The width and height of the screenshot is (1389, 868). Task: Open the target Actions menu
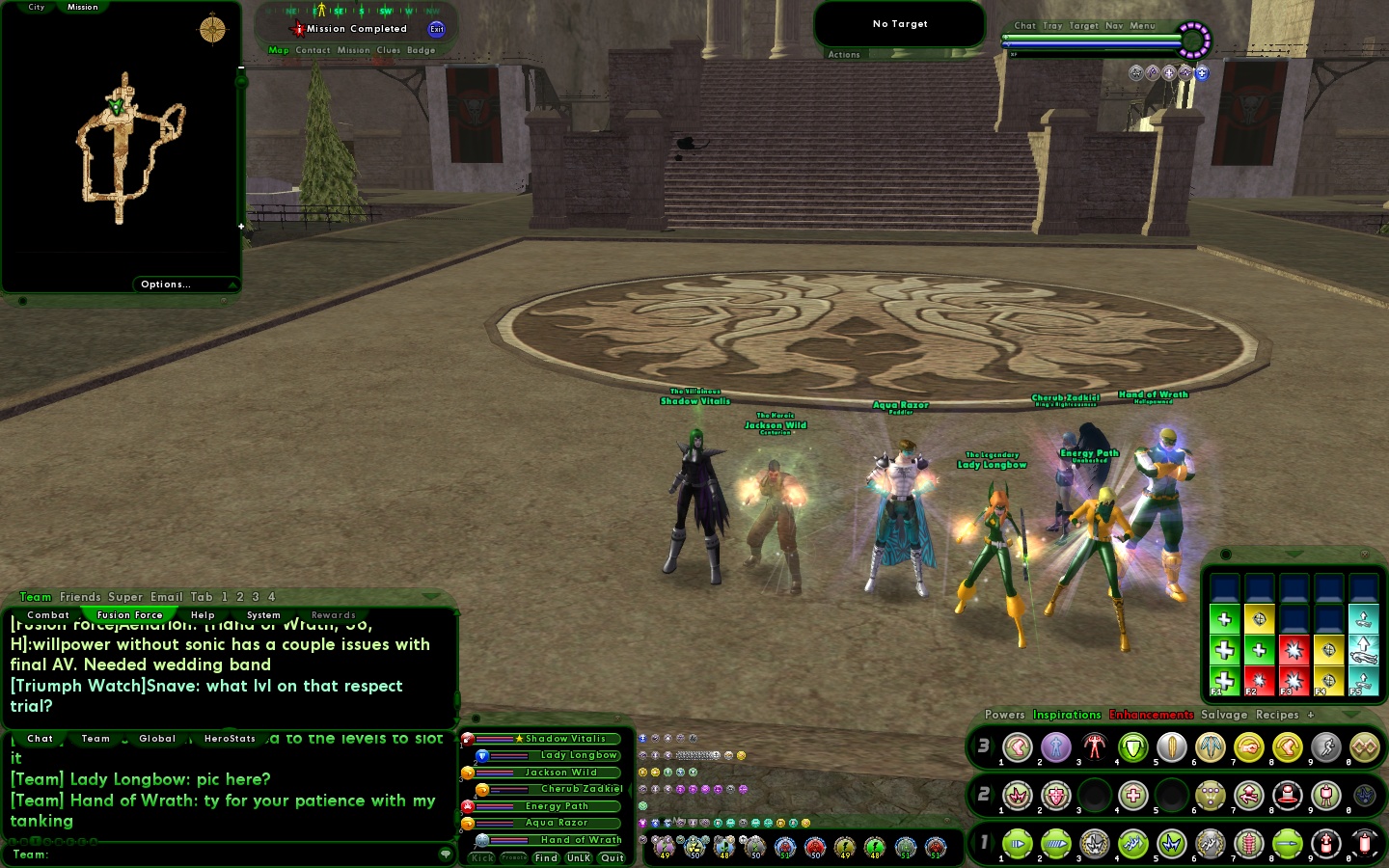coord(844,55)
